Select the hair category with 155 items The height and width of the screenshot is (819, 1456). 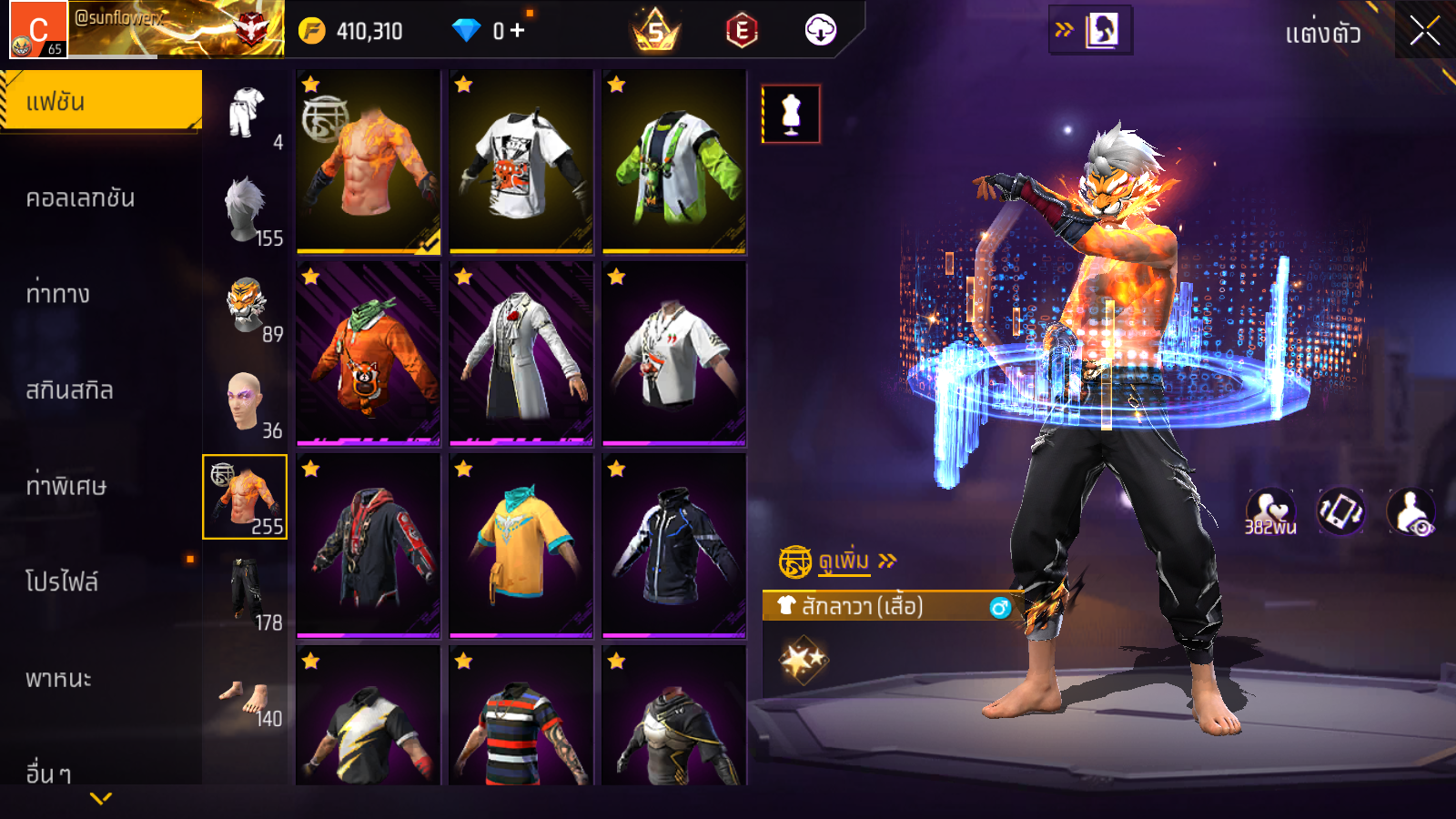point(246,209)
